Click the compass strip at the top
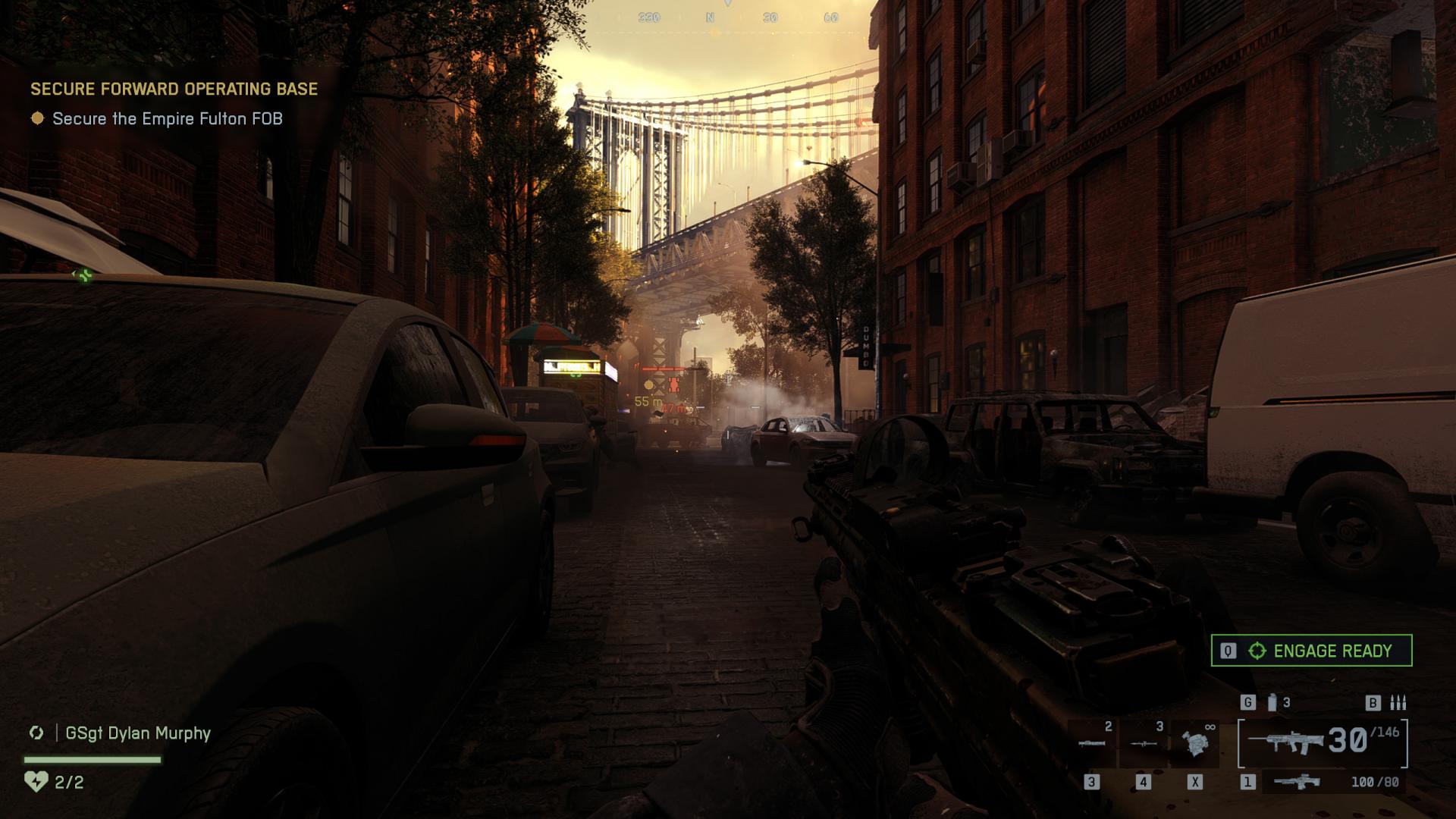The height and width of the screenshot is (819, 1456). pyautogui.click(x=728, y=17)
